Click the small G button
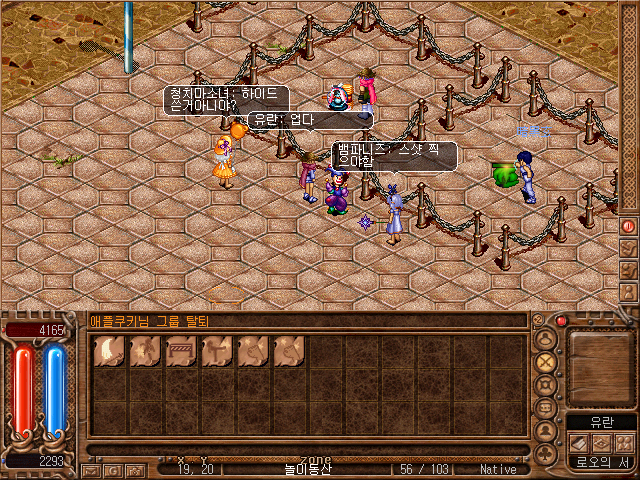 (x=111, y=469)
